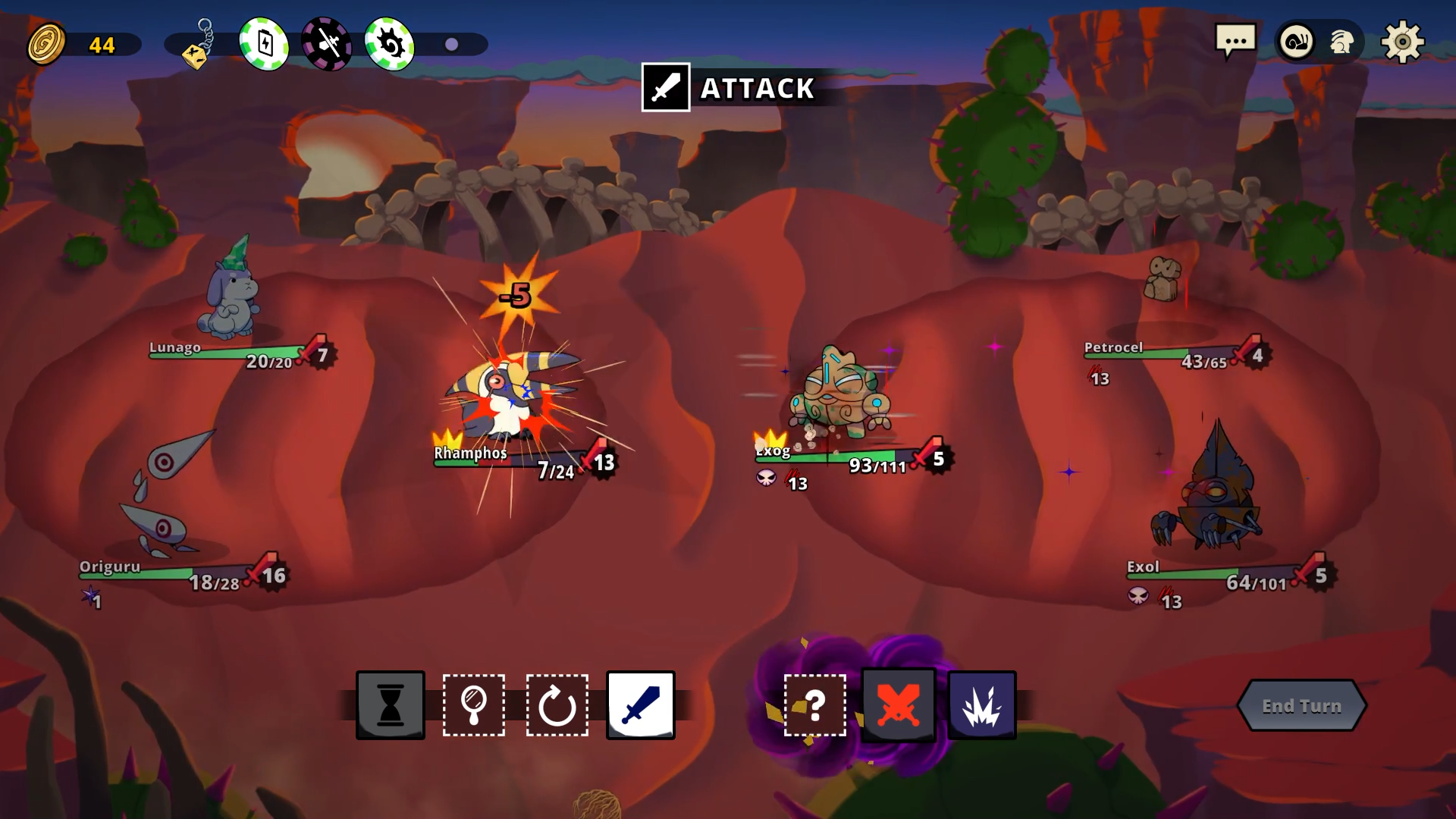Choose the hand mirror die slot
The image size is (1456, 819).
pos(474,705)
